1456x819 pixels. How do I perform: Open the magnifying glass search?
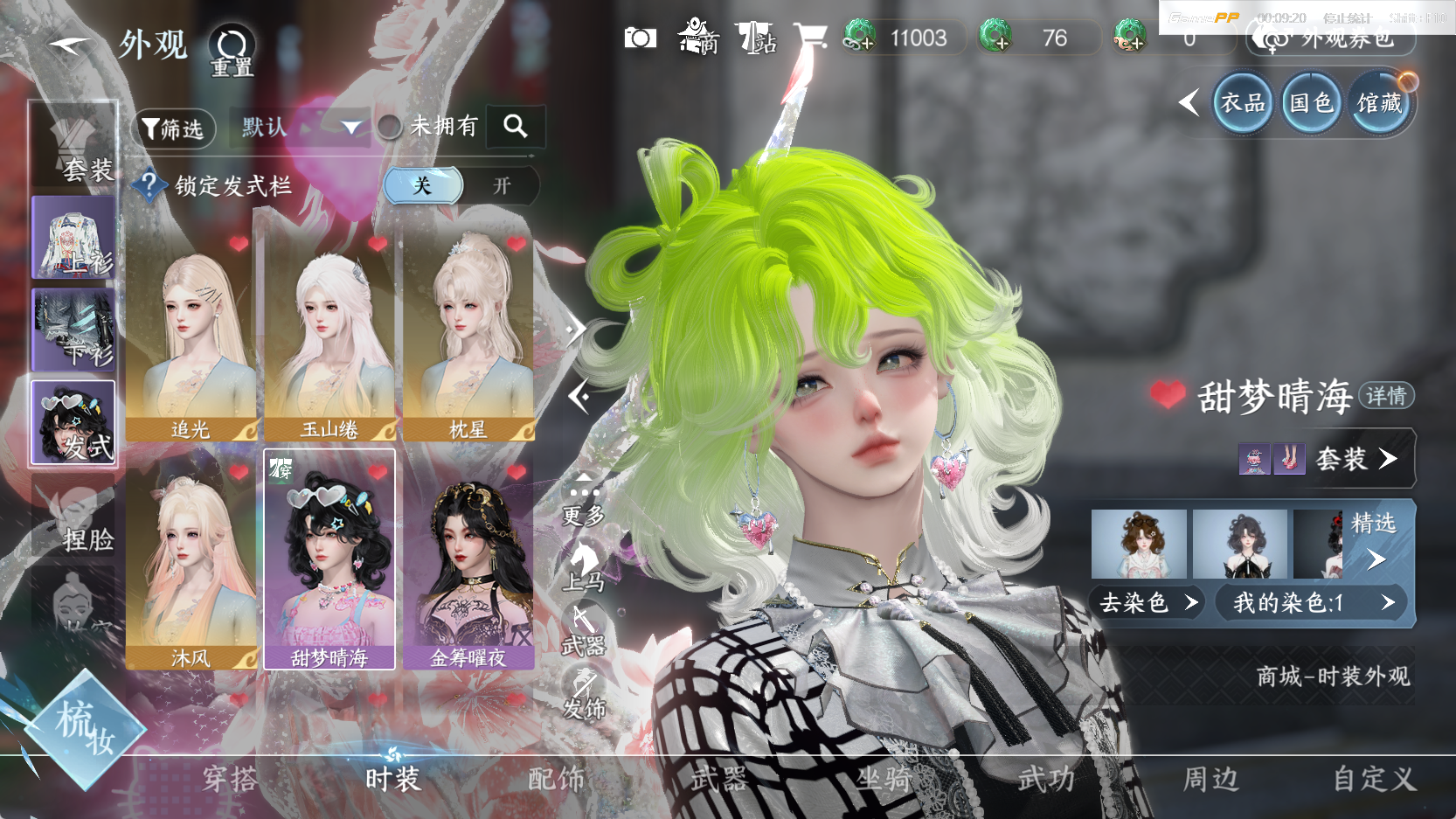(516, 127)
